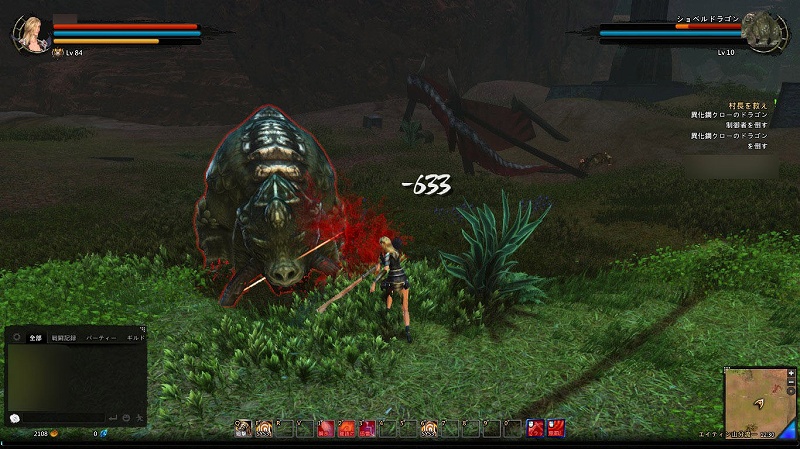Switch to the ギルド chat tab
The image size is (800, 449).
136,339
